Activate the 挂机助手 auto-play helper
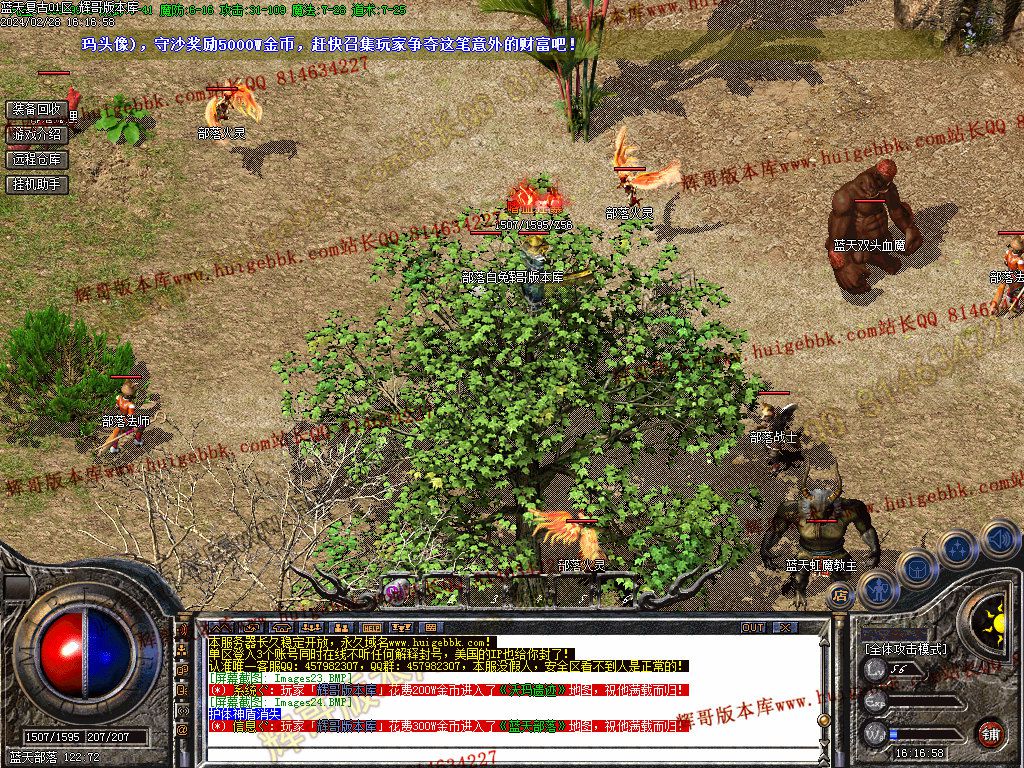This screenshot has height=768, width=1024. click(37, 184)
